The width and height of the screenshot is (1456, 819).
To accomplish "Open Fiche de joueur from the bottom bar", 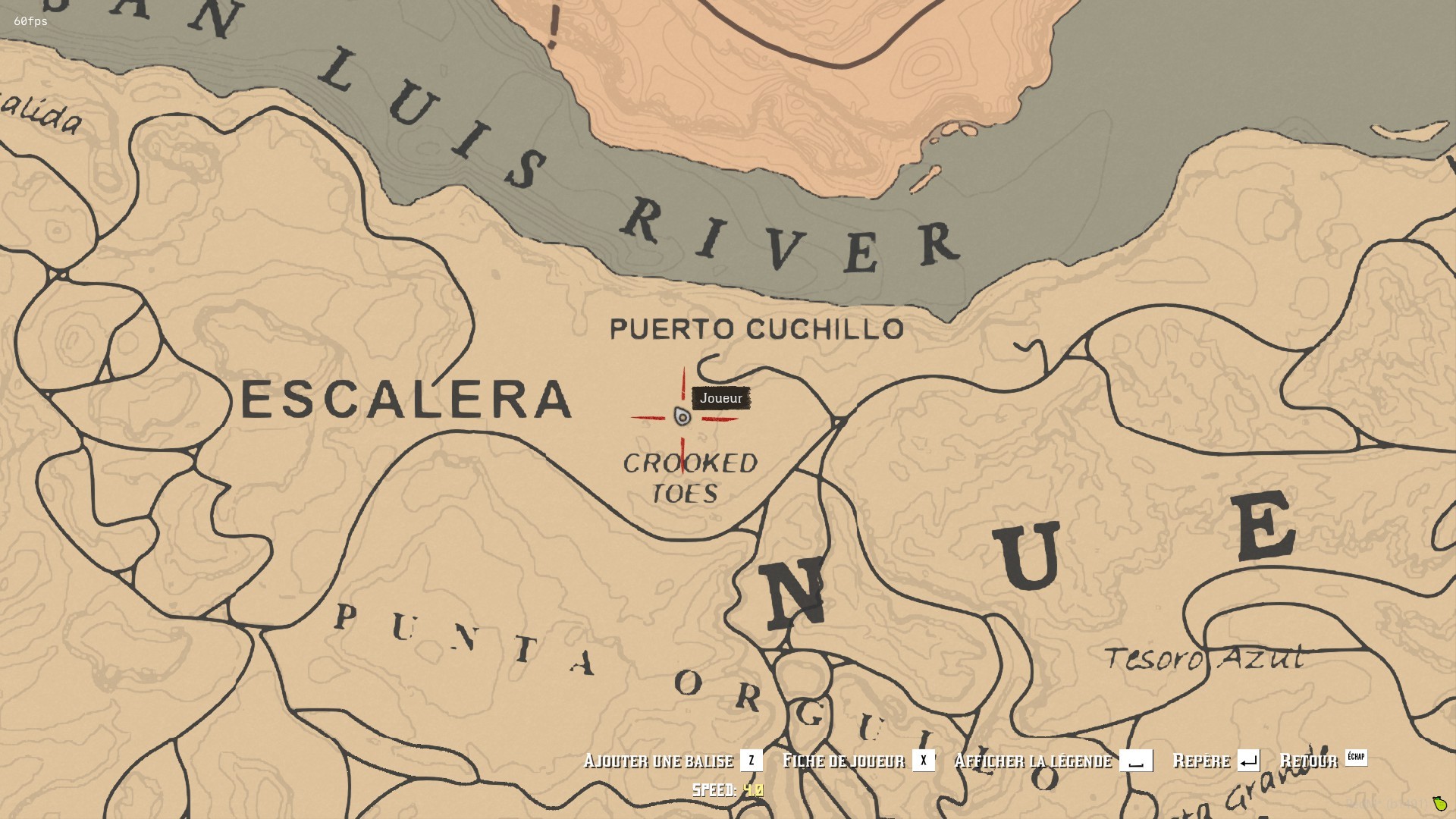I will pos(843,761).
